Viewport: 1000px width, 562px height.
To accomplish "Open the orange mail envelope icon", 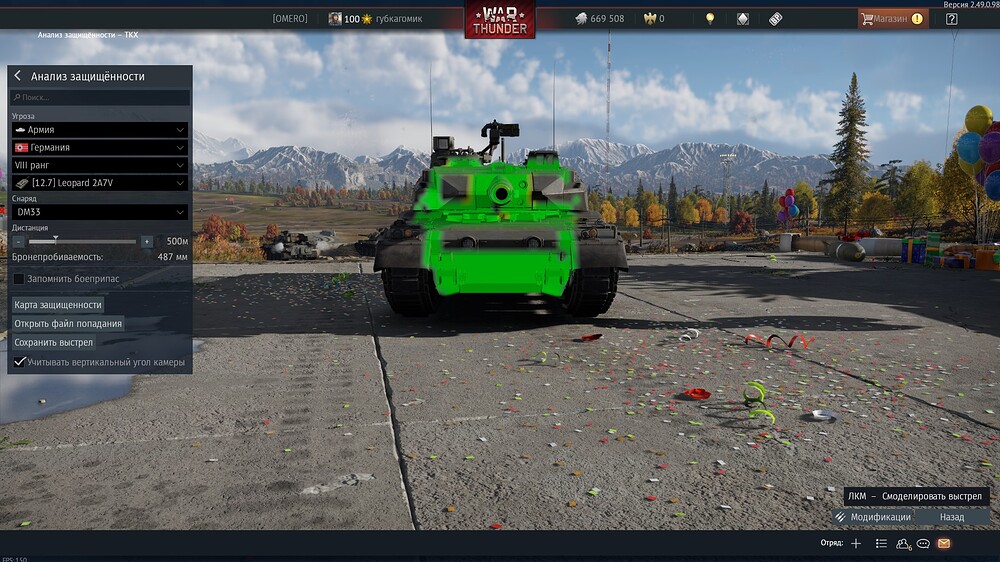I will 943,544.
